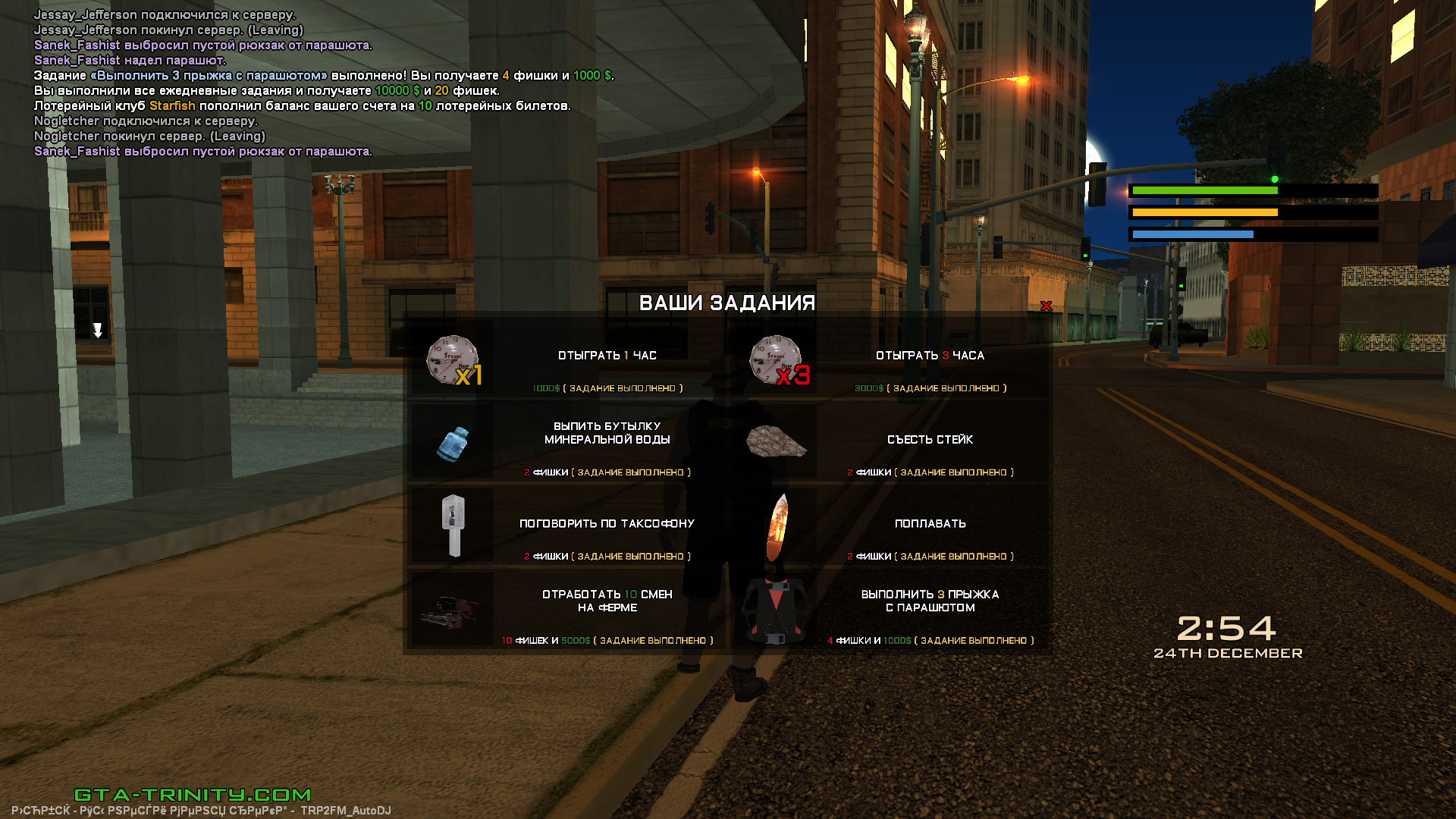Viewport: 1456px width, 819px height.
Task: Select the 'Отыграть 3 часа' task
Action: tap(930, 356)
